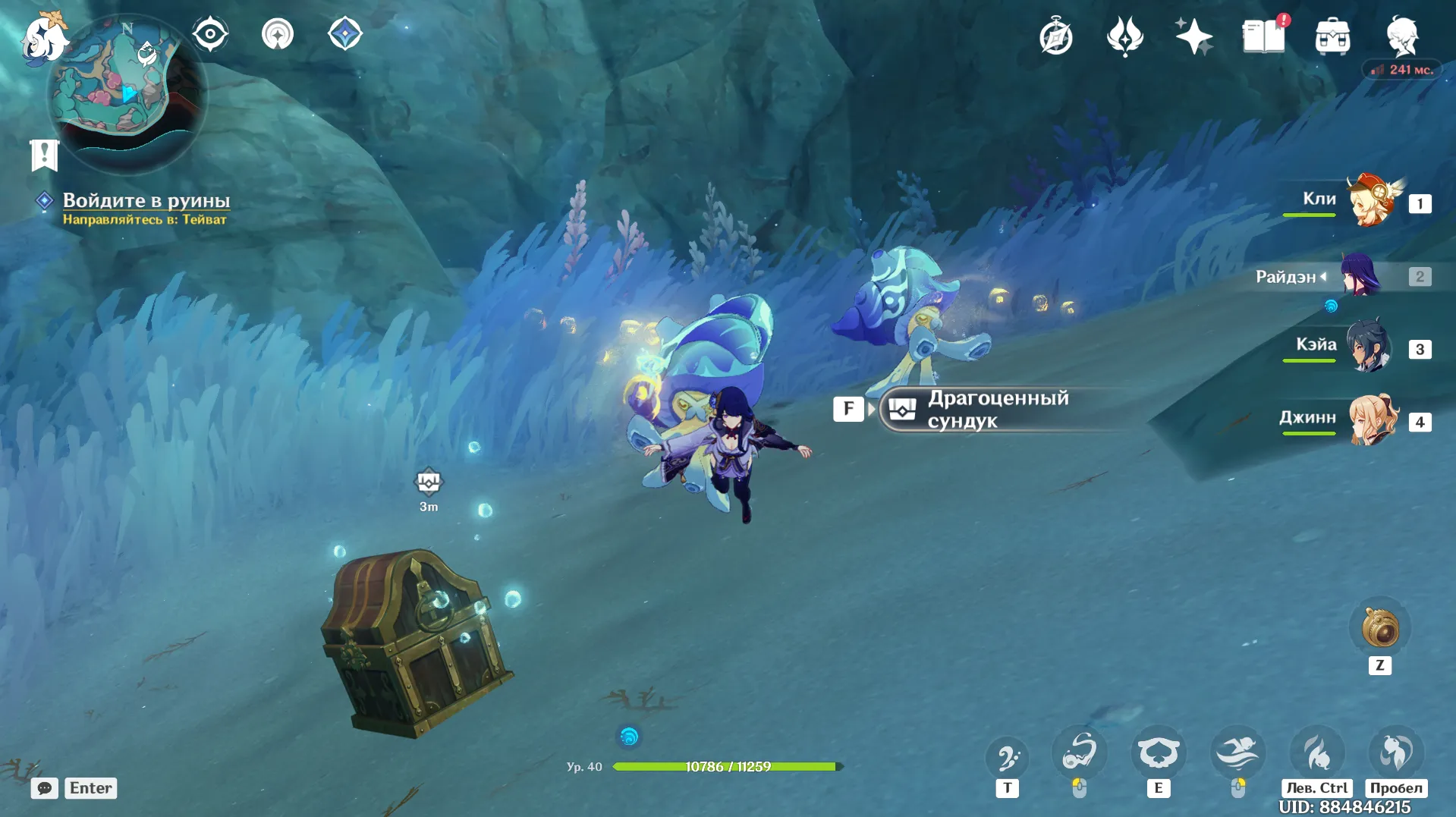Track the Войдите в руины quest
Screen dimensions: 1456x817
pos(146,201)
